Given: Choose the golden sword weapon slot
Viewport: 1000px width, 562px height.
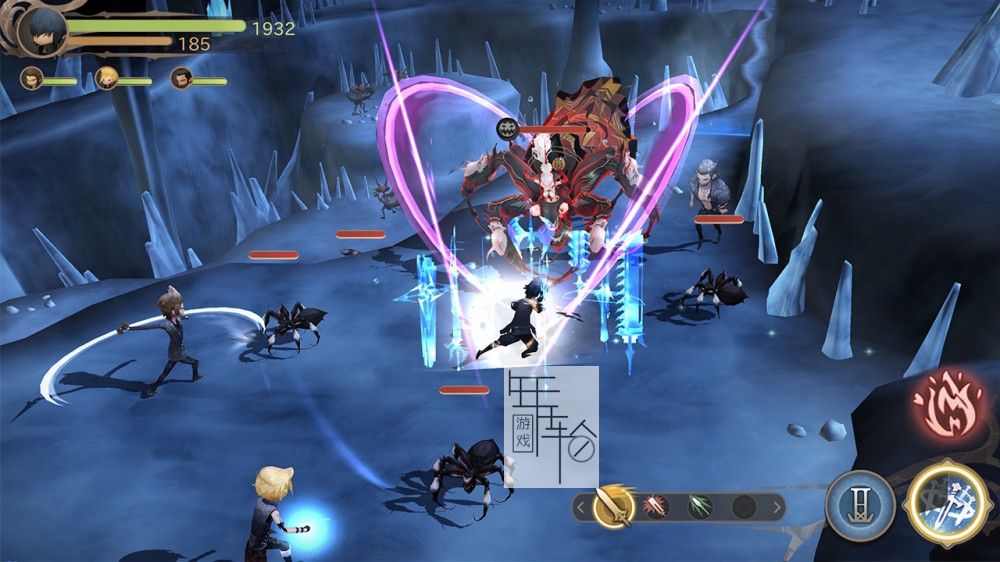Looking at the screenshot, I should click(613, 507).
